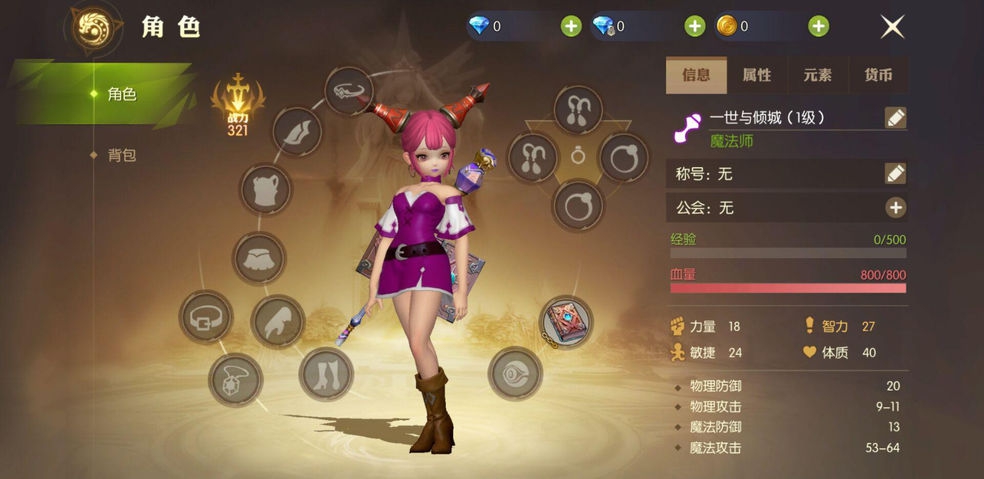
Task: Select the equipped spellbook slot
Action: [x=566, y=321]
